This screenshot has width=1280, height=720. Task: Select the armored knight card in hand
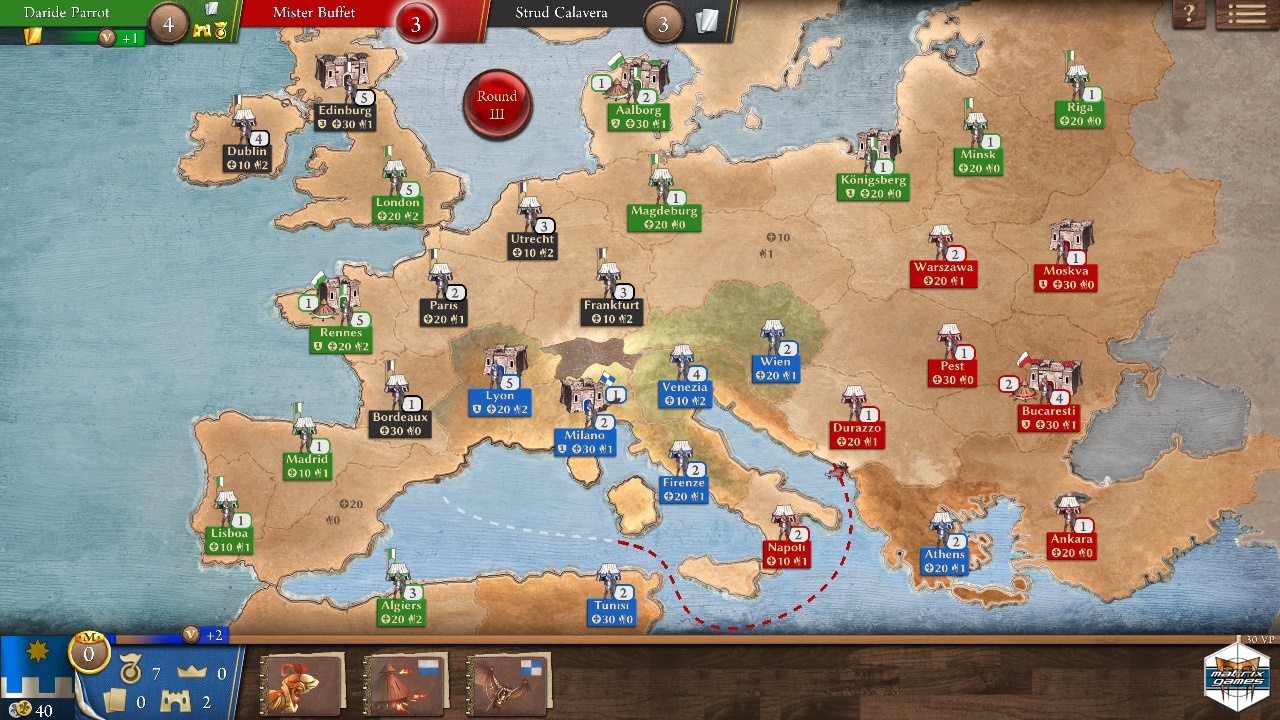click(x=302, y=684)
